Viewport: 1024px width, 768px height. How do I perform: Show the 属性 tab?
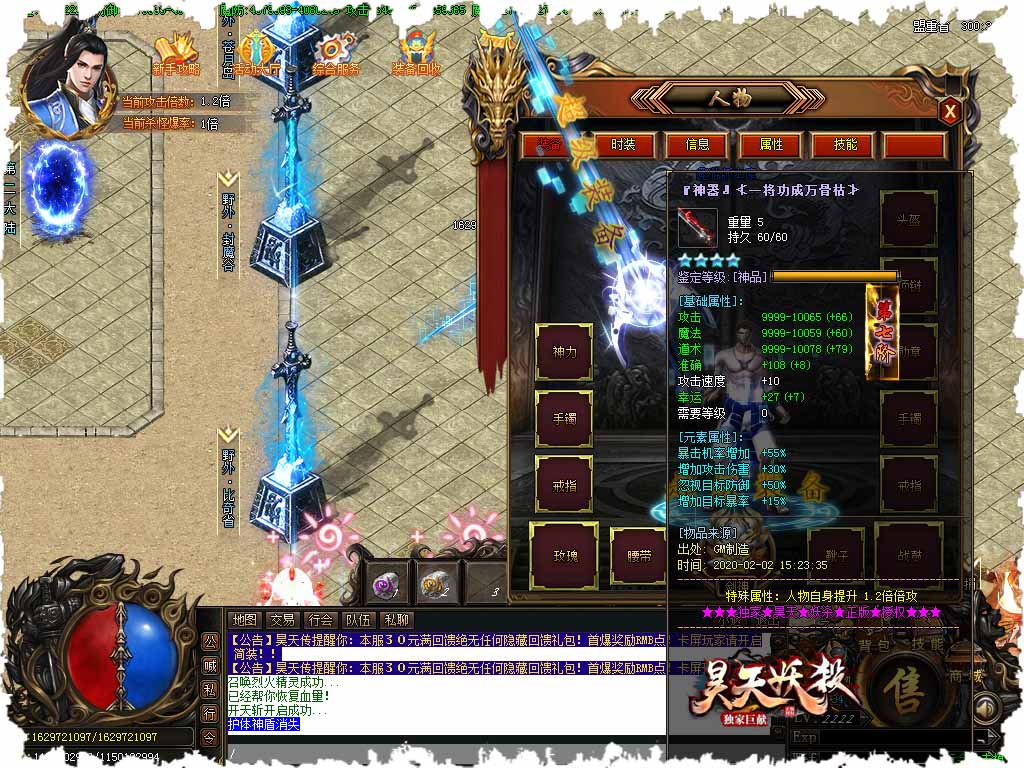[771, 145]
